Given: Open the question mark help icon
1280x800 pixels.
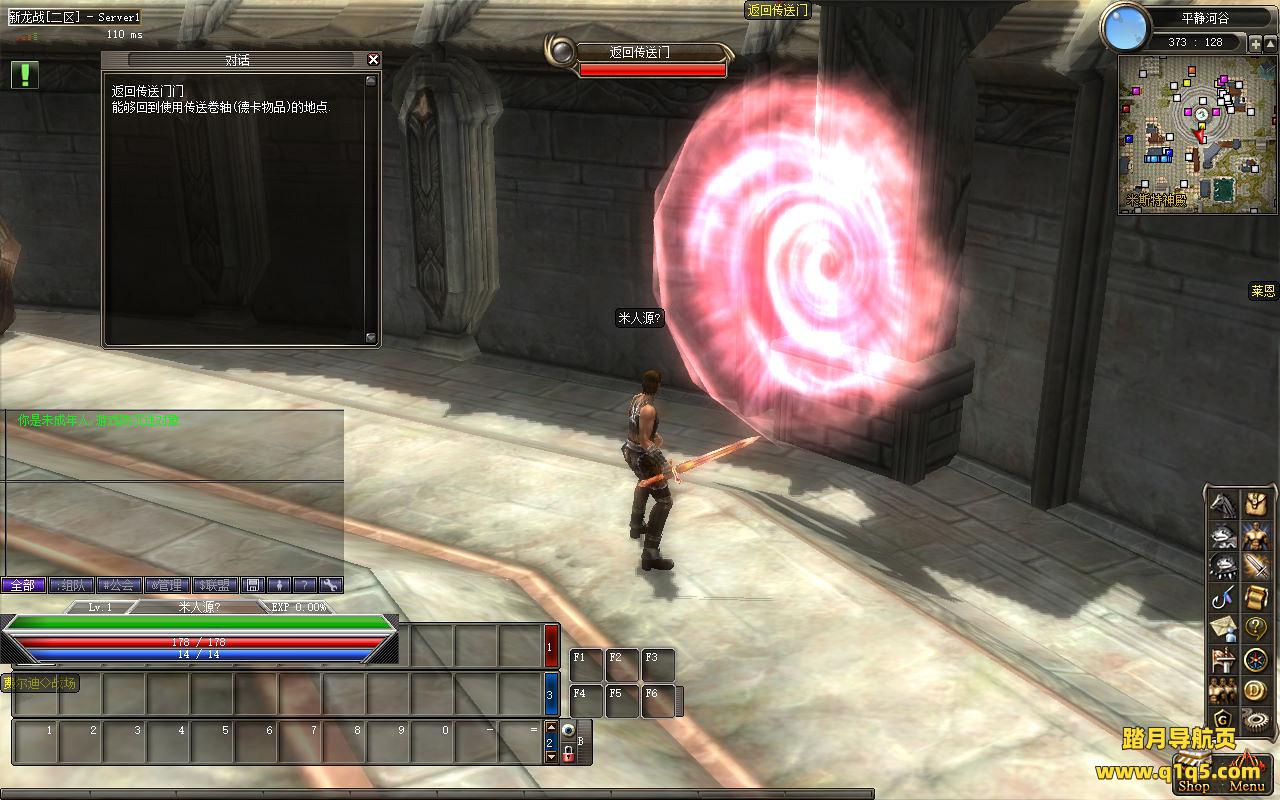Looking at the screenshot, I should coord(1255,629).
